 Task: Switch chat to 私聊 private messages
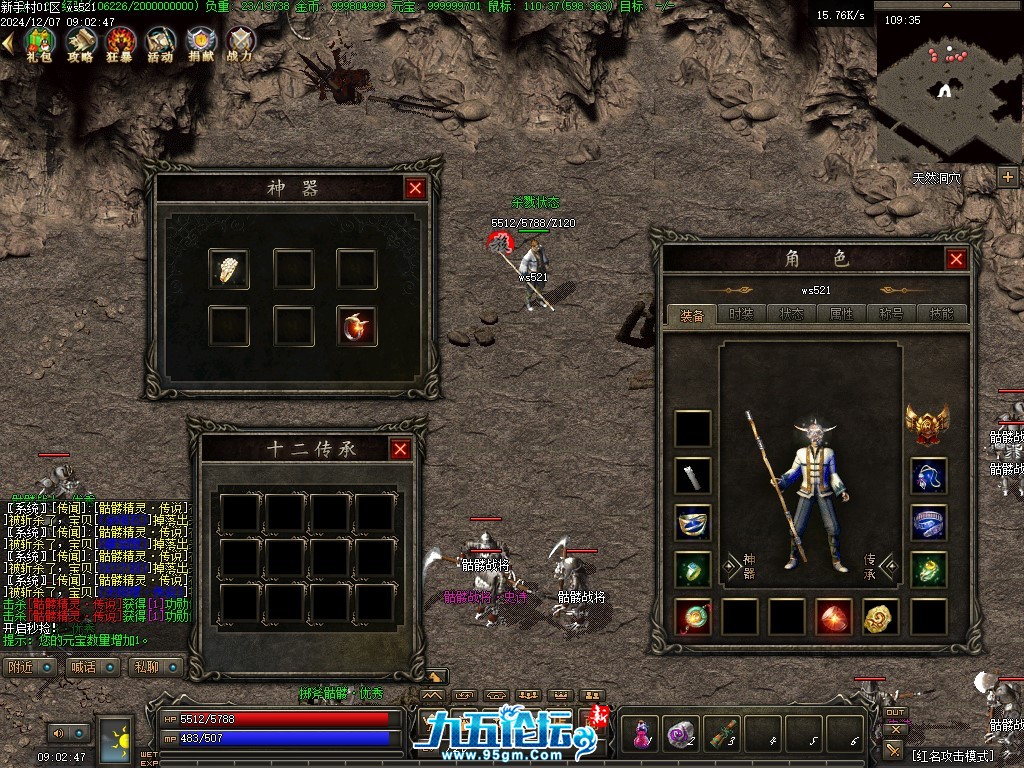pos(146,666)
